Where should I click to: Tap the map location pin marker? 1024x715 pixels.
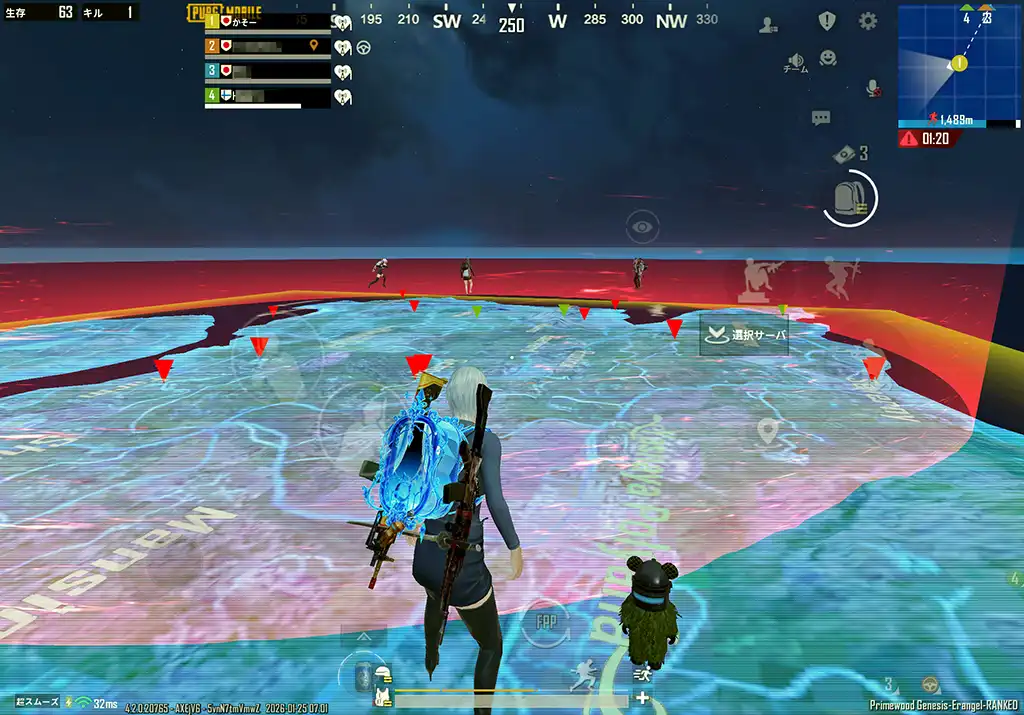767,431
